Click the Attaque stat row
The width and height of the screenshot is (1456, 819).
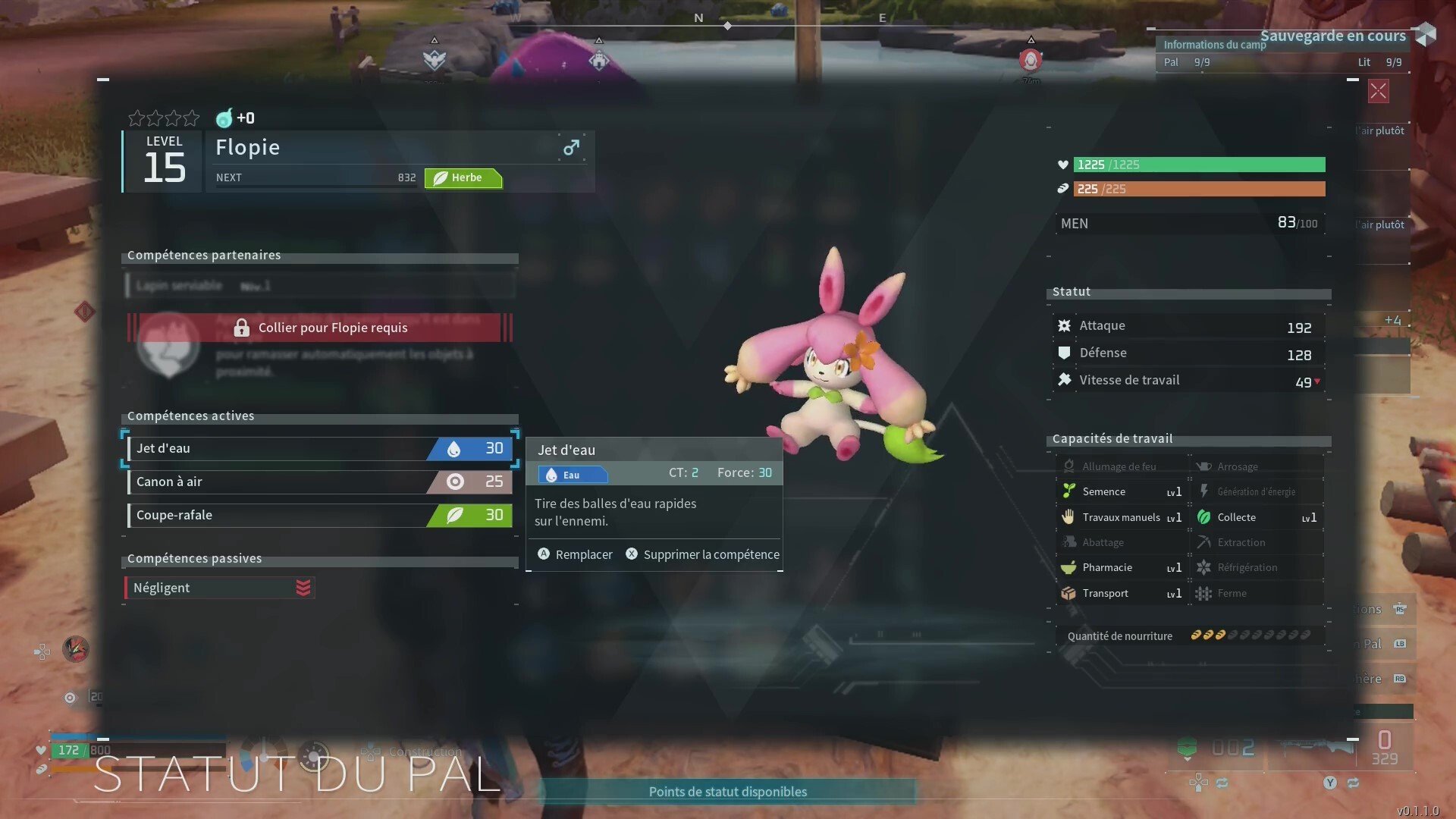click(x=1188, y=326)
